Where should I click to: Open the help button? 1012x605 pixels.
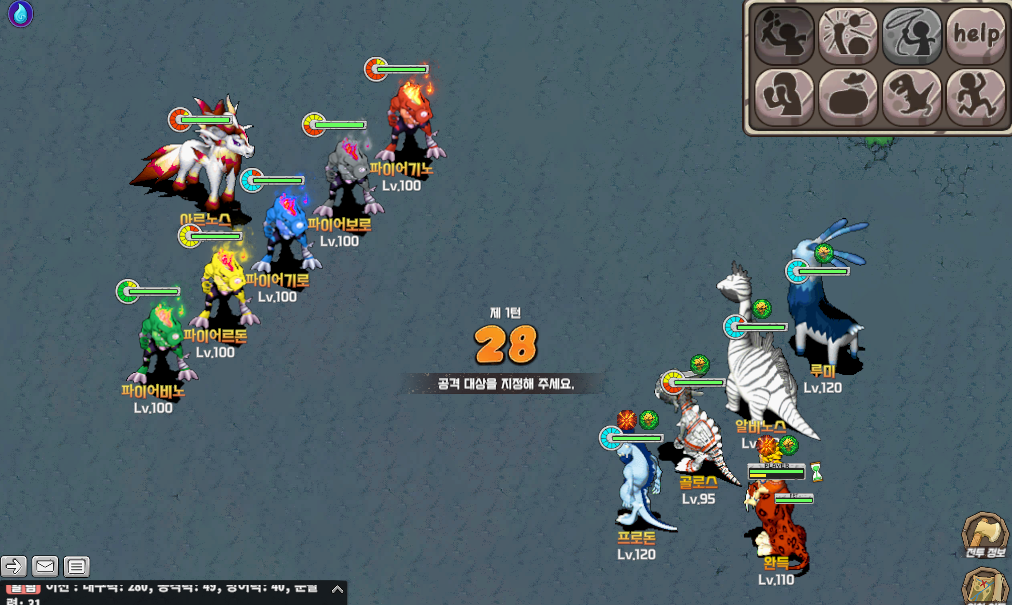click(975, 35)
